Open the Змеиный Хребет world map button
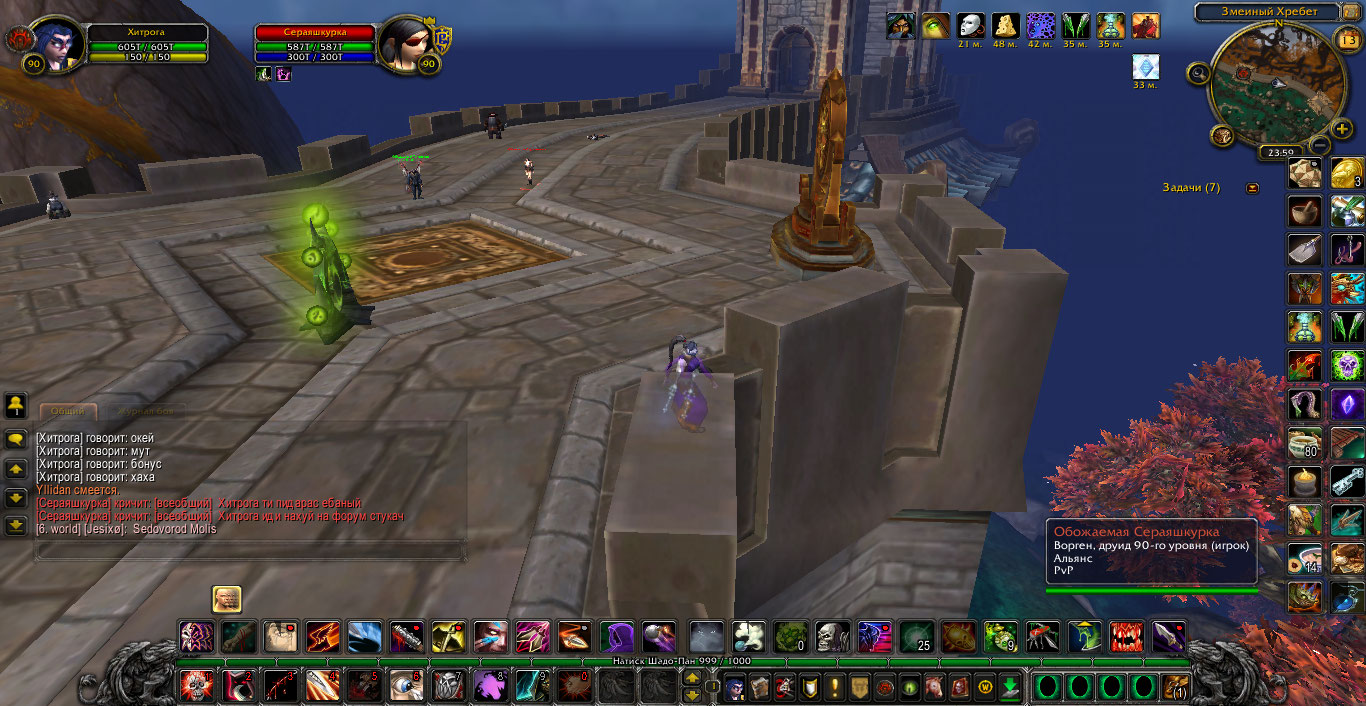 click(x=1268, y=12)
